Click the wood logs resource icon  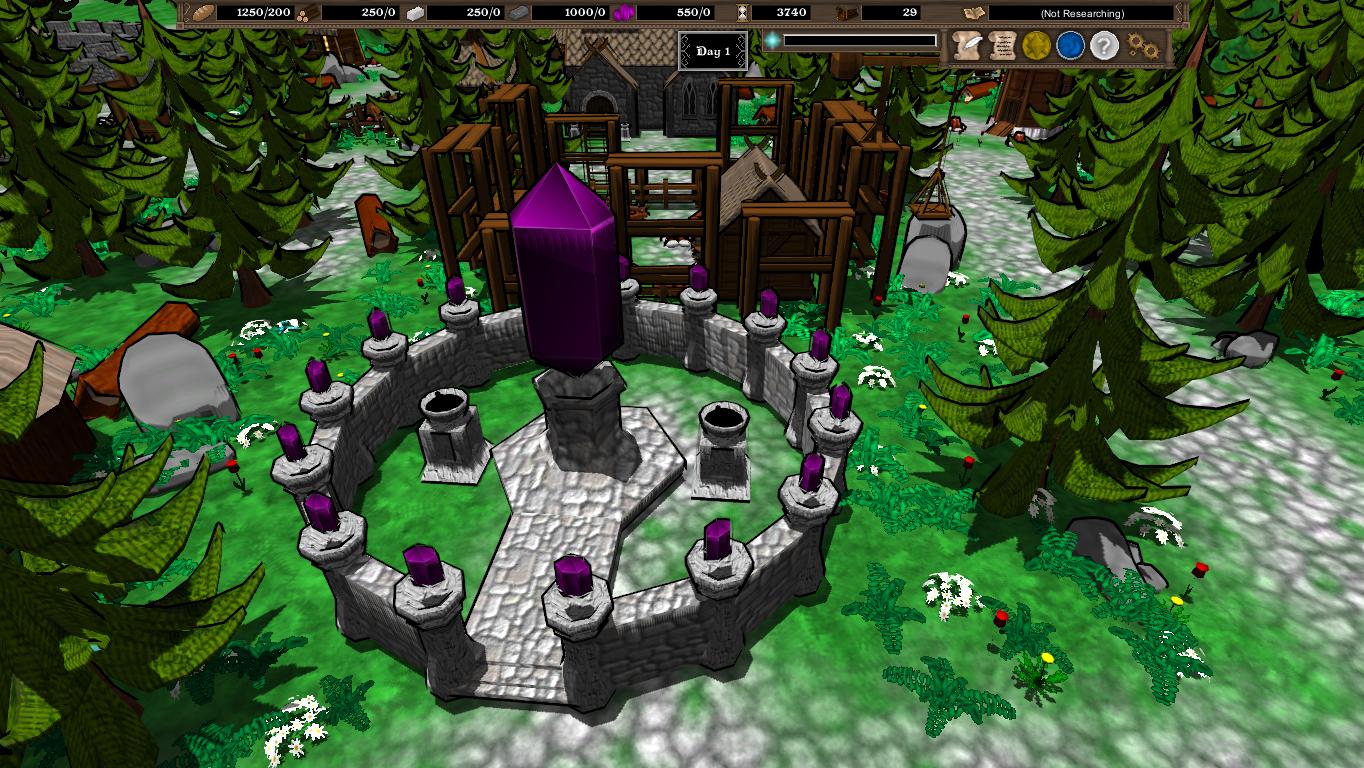click(303, 13)
